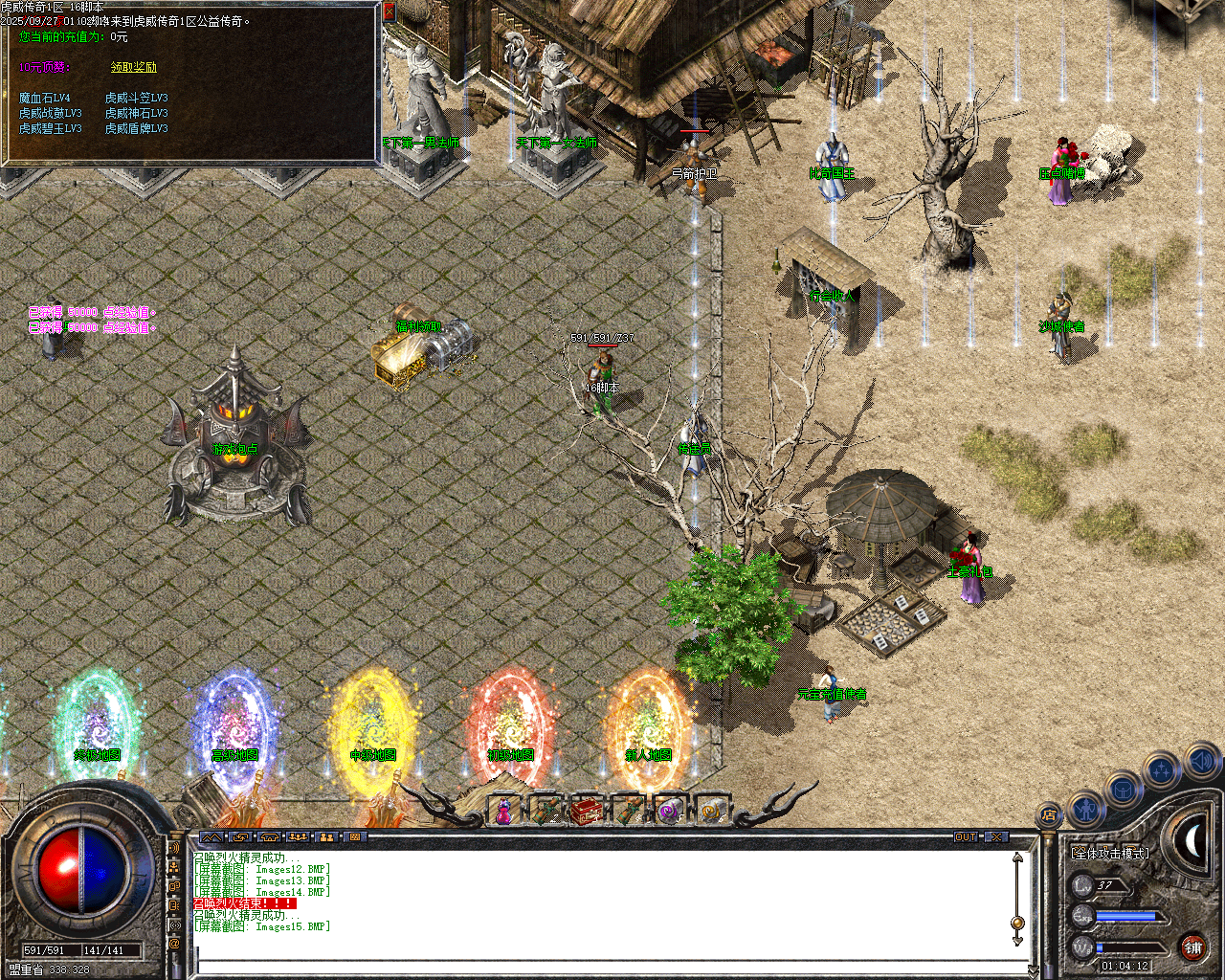Viewport: 1225px width, 980px height.
Task: Toggle the 全体攻击模式 attack mode
Action: click(x=1109, y=853)
